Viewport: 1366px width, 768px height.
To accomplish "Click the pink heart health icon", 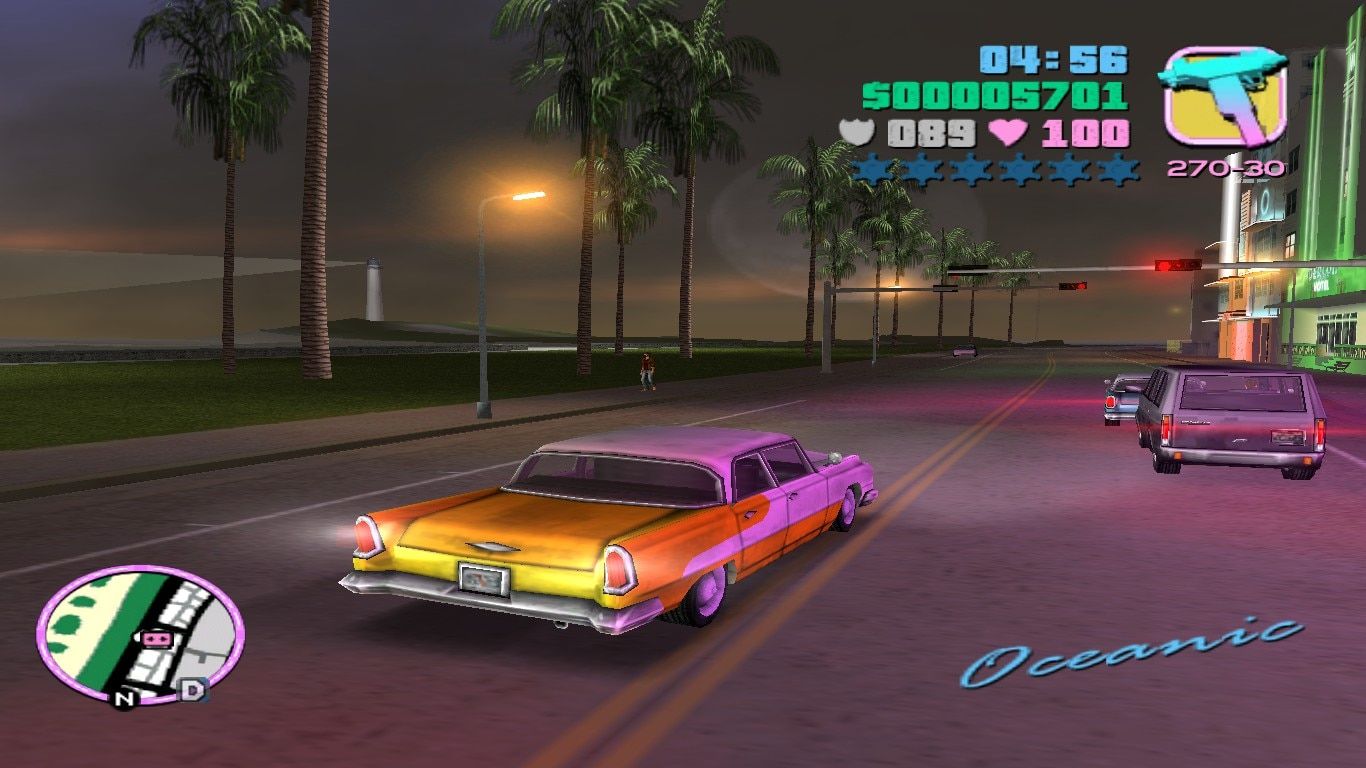I will [1007, 133].
